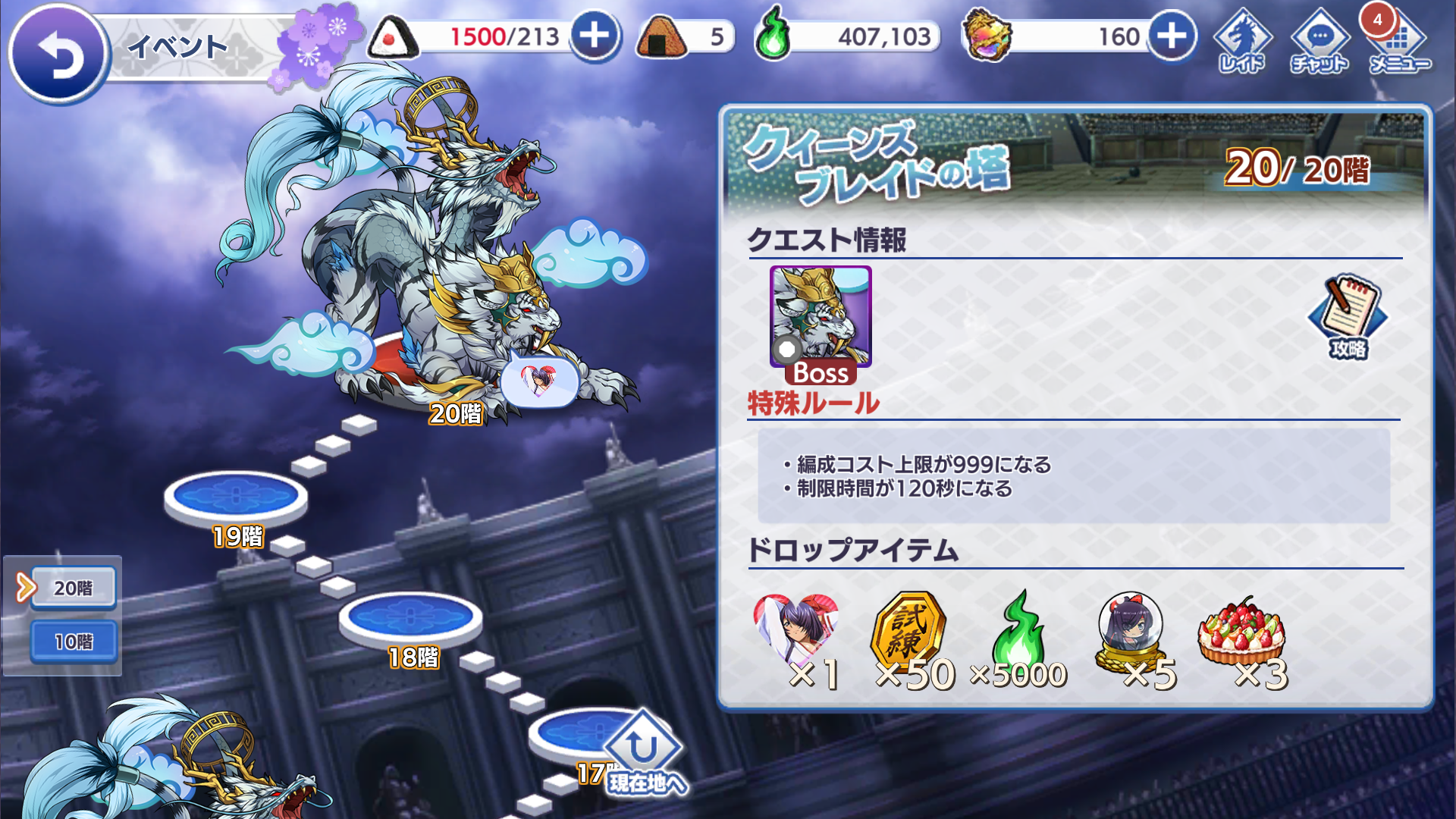Open the メニュー main menu
Screen dimensions: 1456x819
click(1399, 42)
